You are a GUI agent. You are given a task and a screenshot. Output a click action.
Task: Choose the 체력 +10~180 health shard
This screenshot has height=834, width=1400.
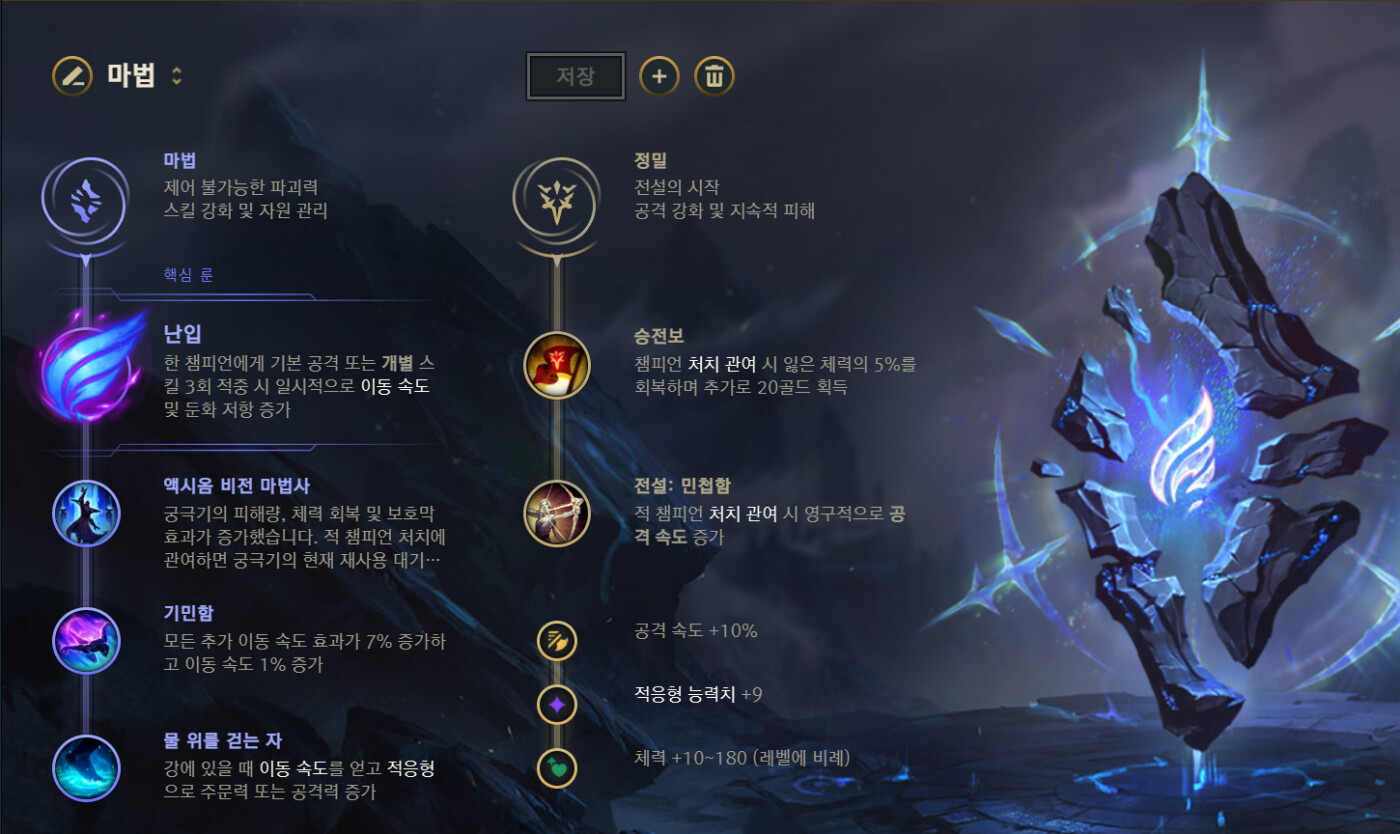pos(557,768)
